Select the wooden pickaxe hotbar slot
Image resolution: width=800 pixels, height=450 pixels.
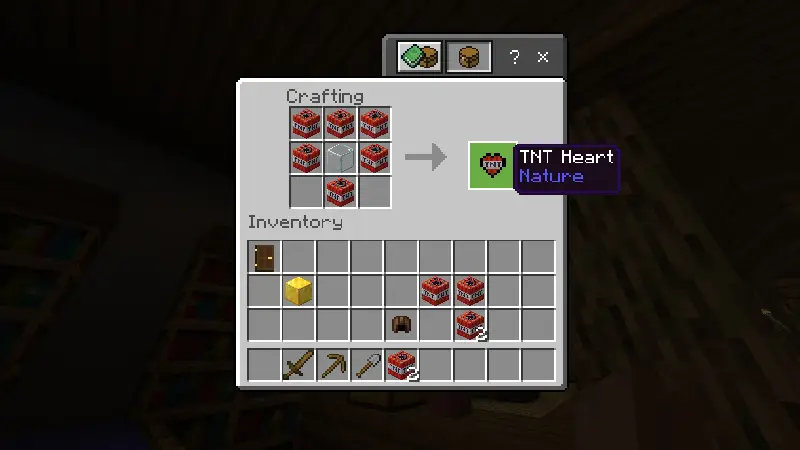pos(333,365)
